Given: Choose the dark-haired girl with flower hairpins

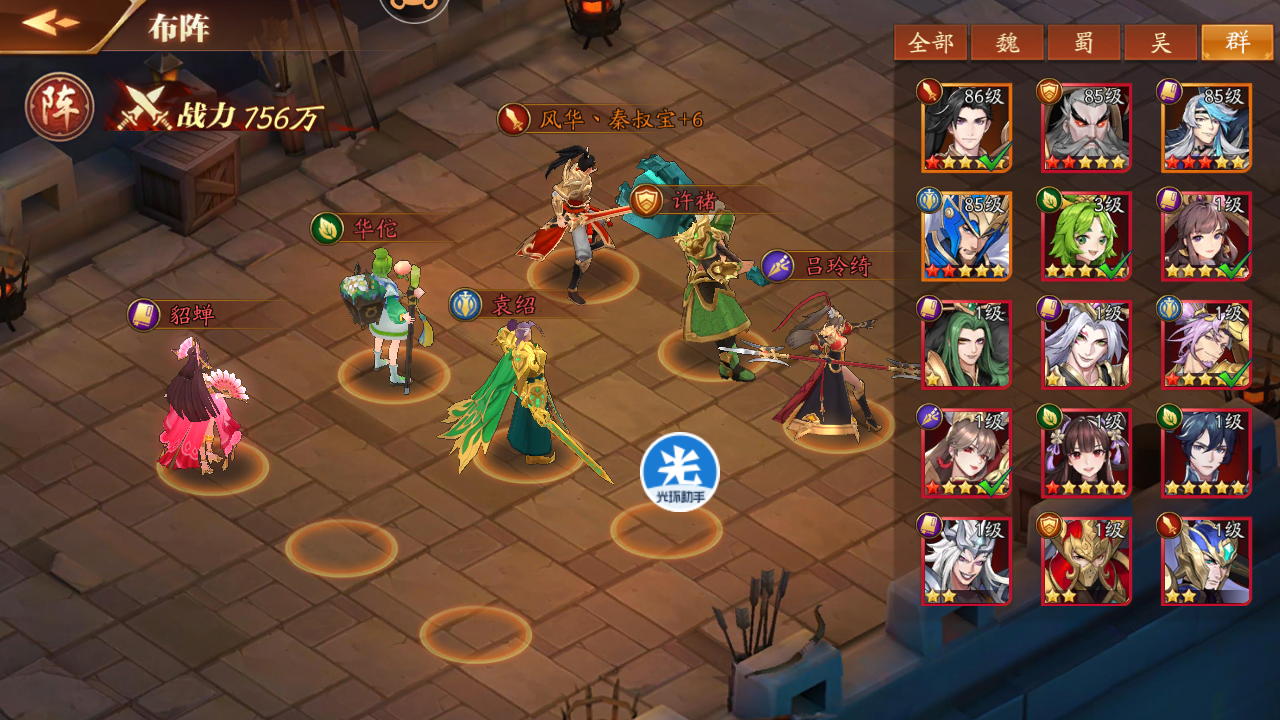Looking at the screenshot, I should [1086, 452].
